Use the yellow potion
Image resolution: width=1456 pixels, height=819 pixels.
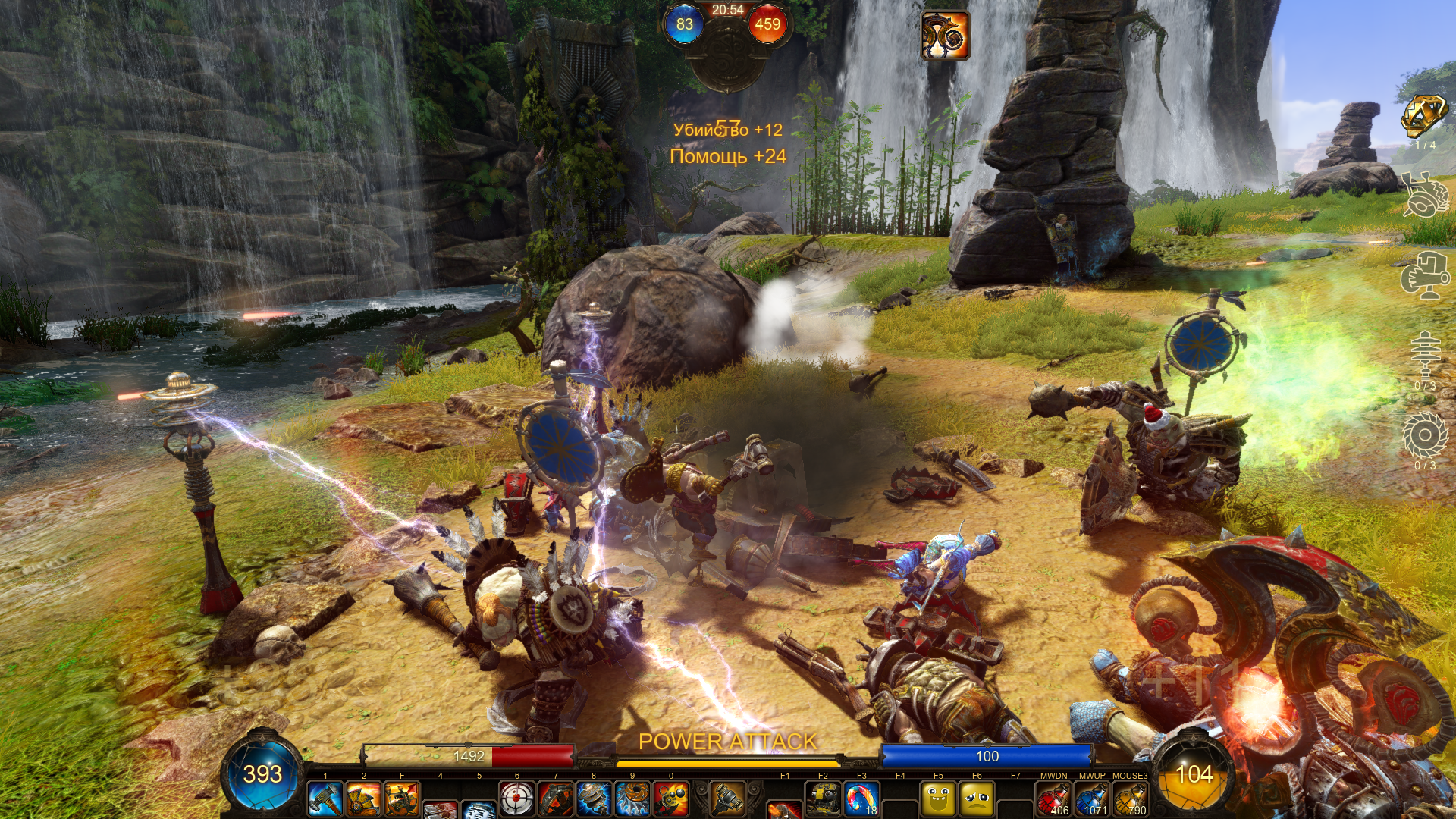point(1131,799)
